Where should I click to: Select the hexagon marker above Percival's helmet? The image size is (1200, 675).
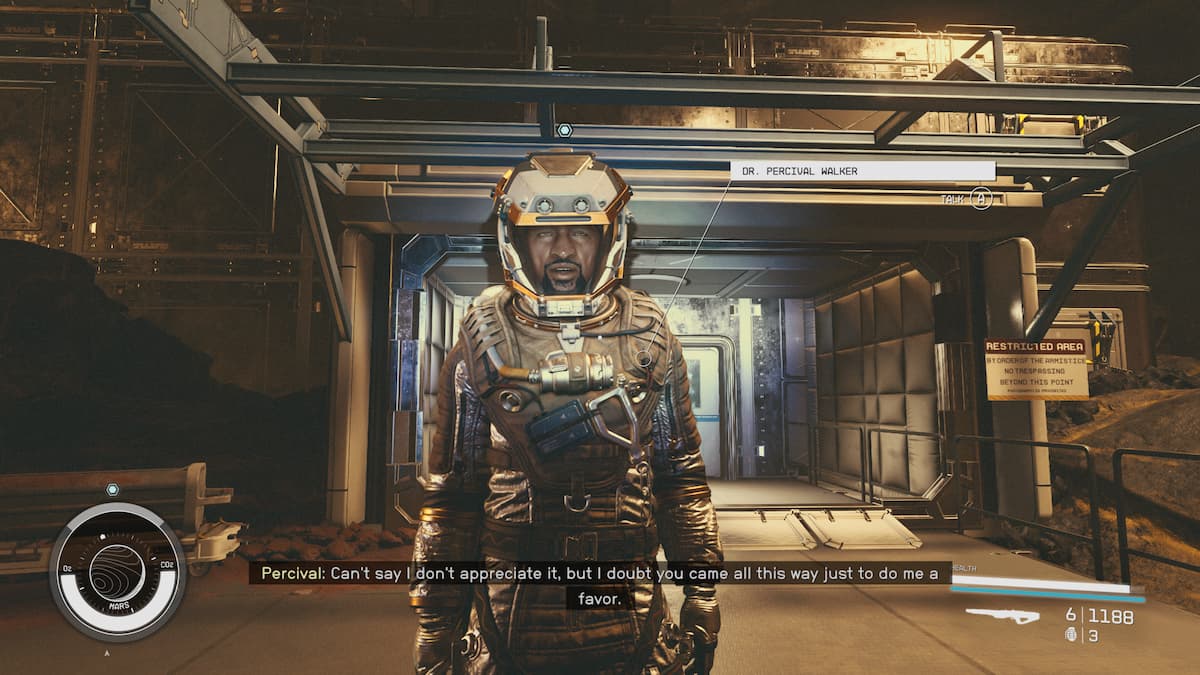pos(564,130)
